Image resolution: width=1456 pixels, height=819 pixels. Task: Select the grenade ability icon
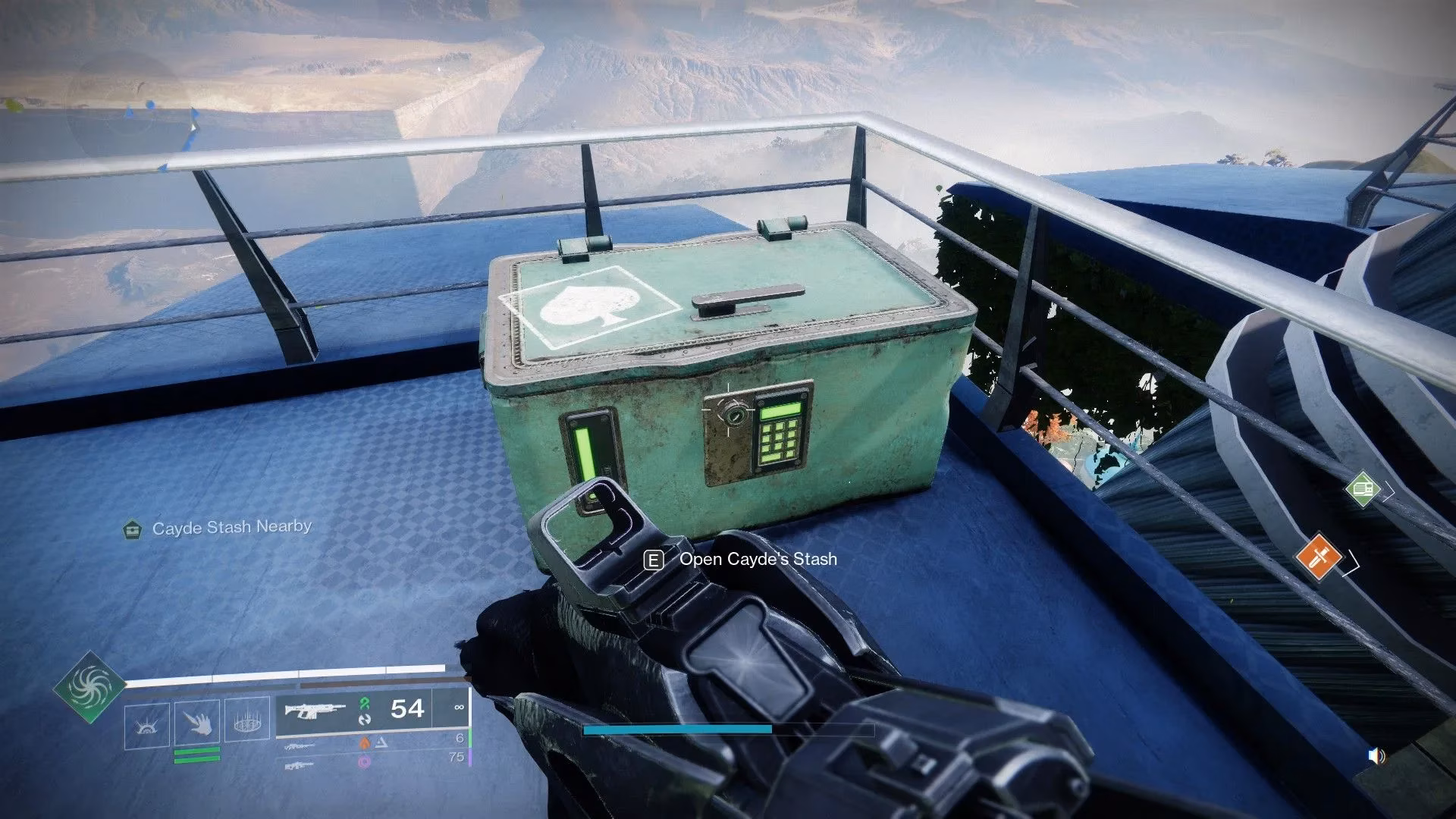[249, 720]
